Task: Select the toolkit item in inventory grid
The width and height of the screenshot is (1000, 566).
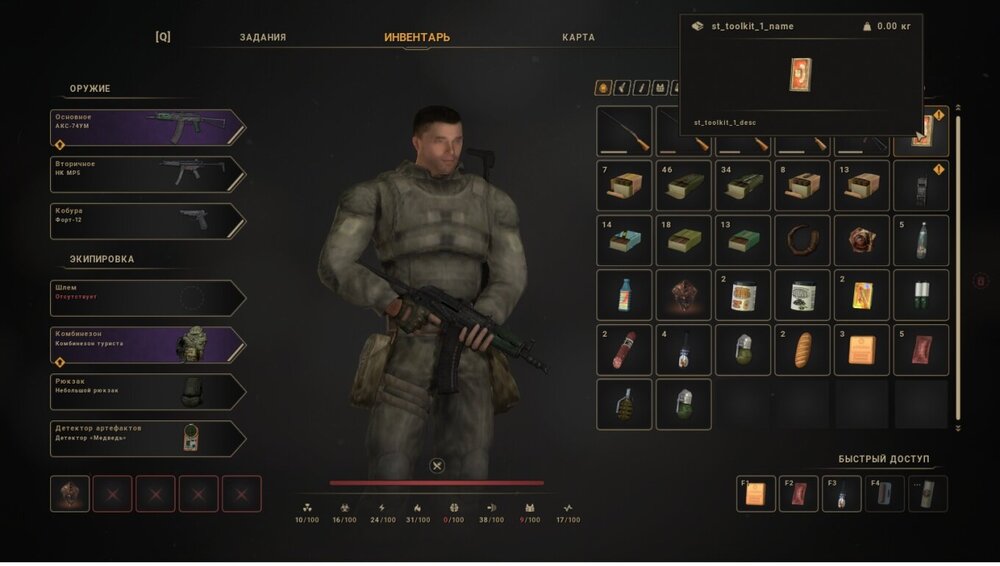Action: pos(920,132)
